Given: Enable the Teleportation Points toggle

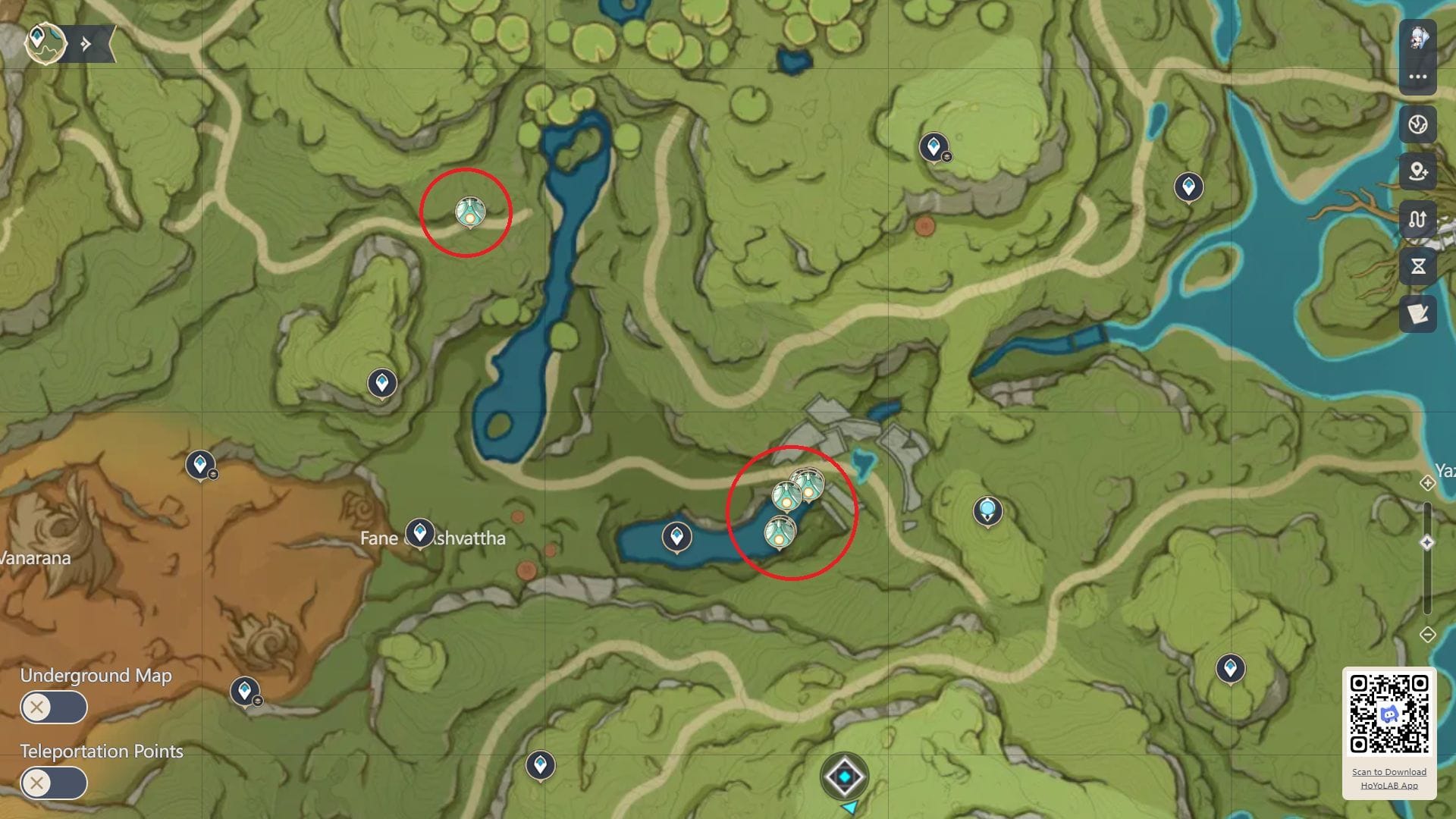Looking at the screenshot, I should pyautogui.click(x=53, y=783).
